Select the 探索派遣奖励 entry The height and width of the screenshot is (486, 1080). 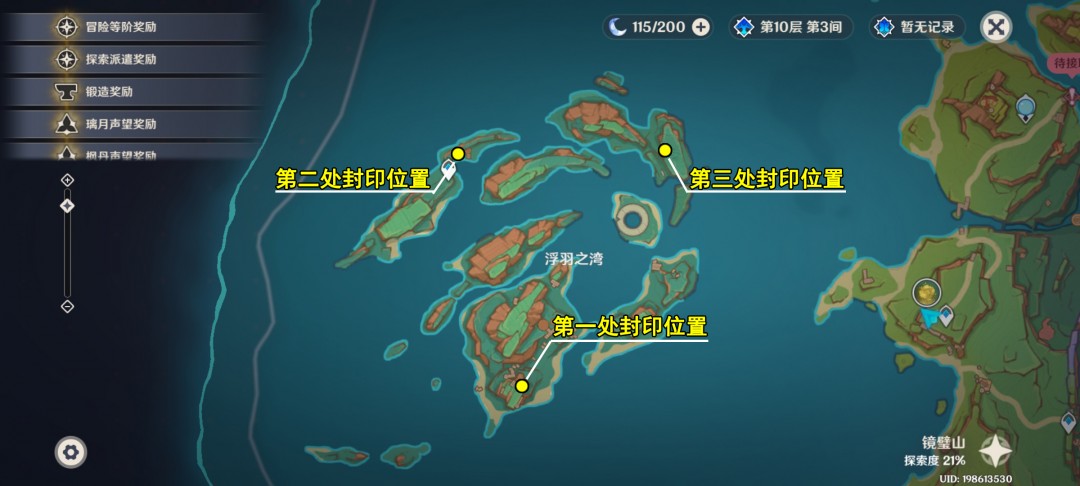[x=120, y=59]
